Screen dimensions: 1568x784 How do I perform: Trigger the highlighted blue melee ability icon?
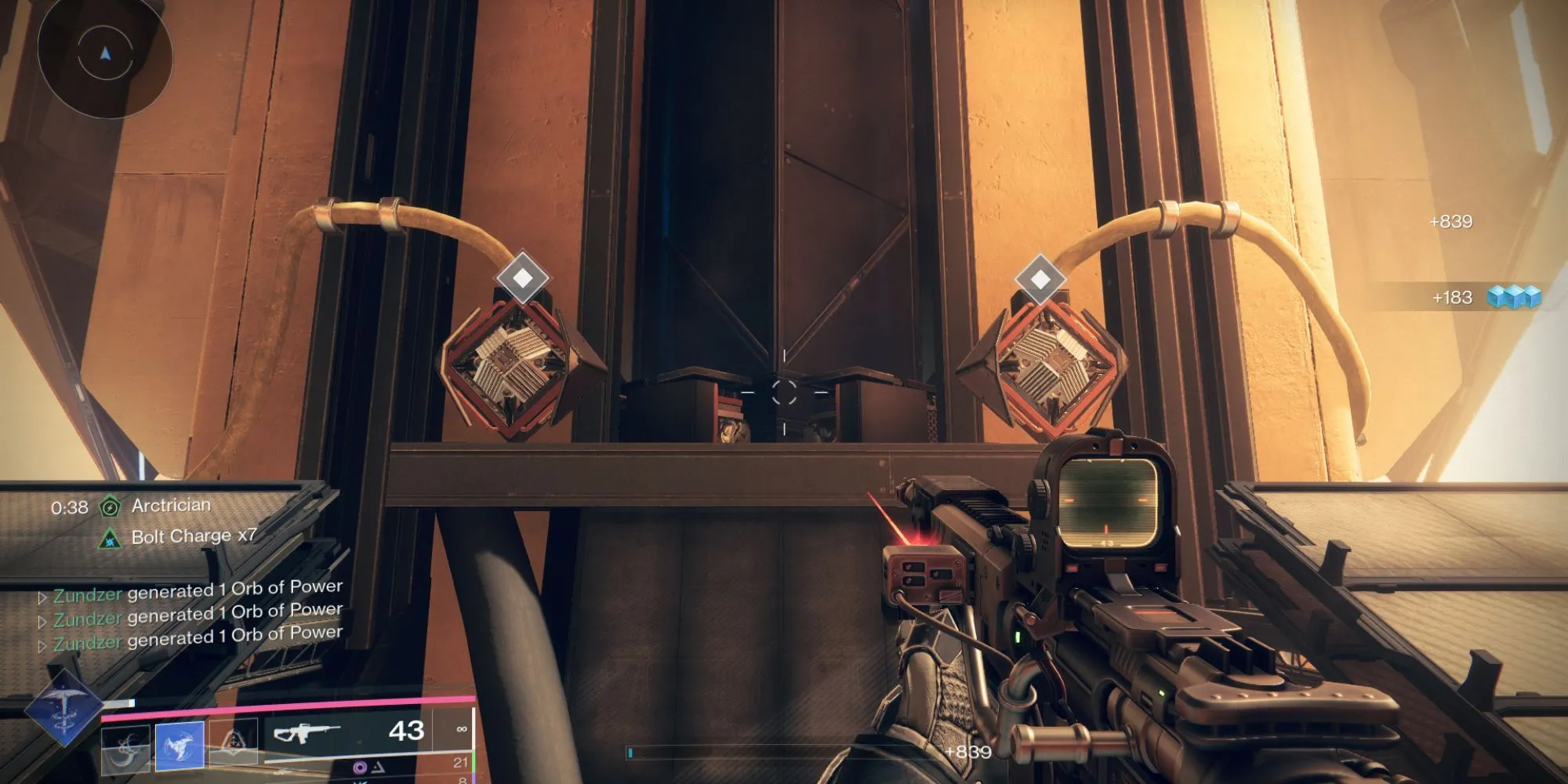[x=180, y=744]
